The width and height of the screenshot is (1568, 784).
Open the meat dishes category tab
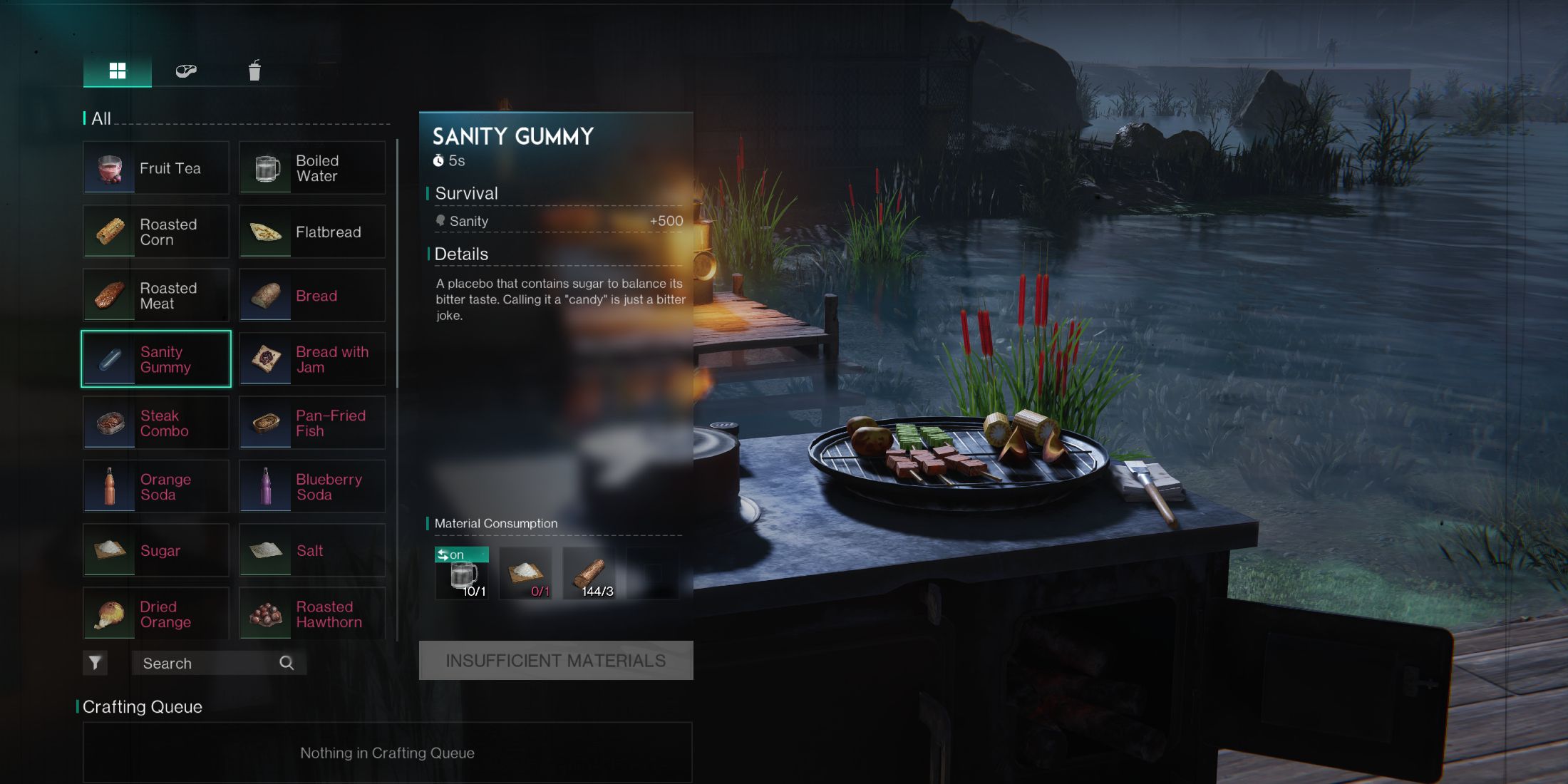click(x=185, y=71)
